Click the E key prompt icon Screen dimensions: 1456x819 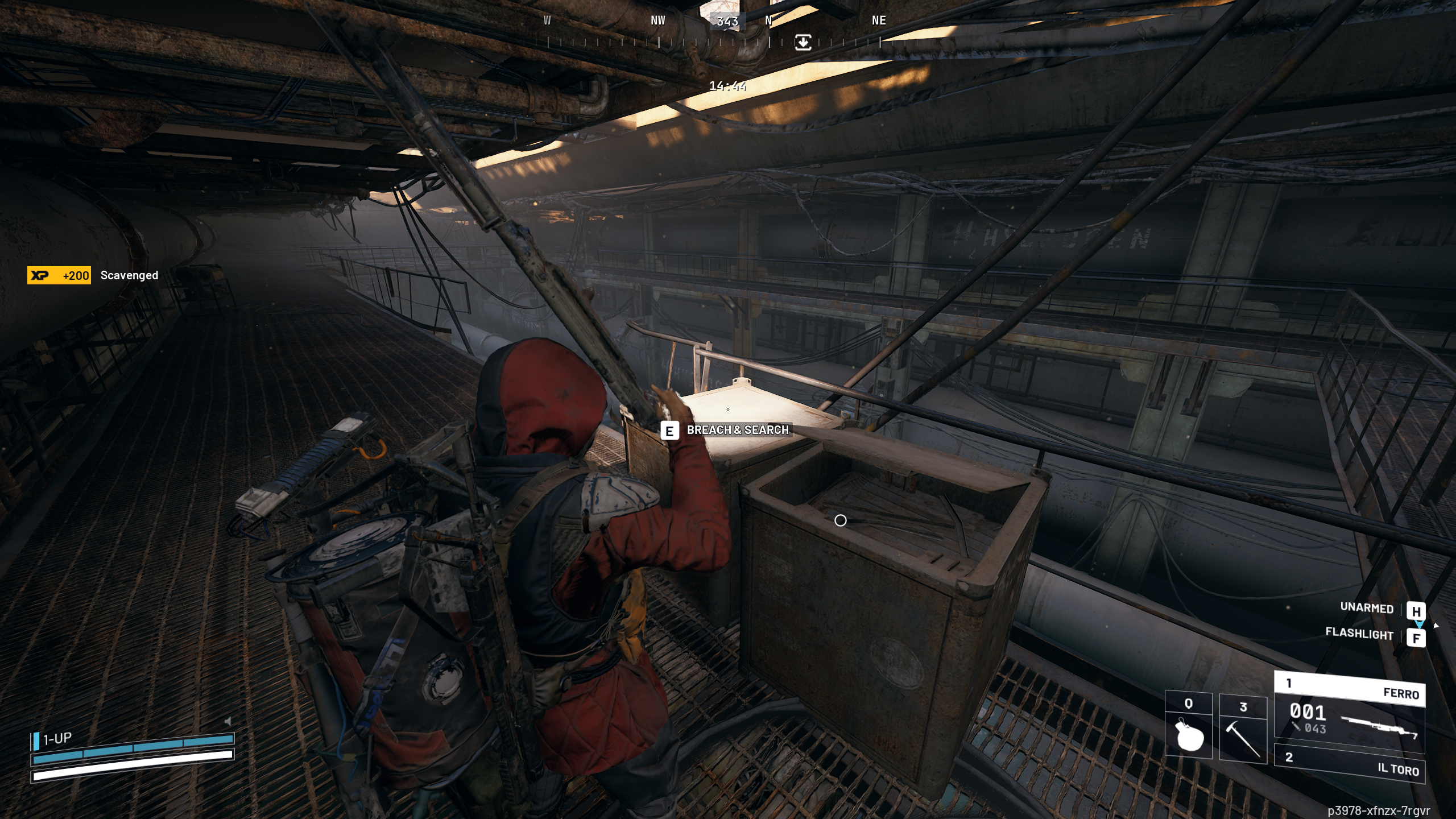click(671, 431)
